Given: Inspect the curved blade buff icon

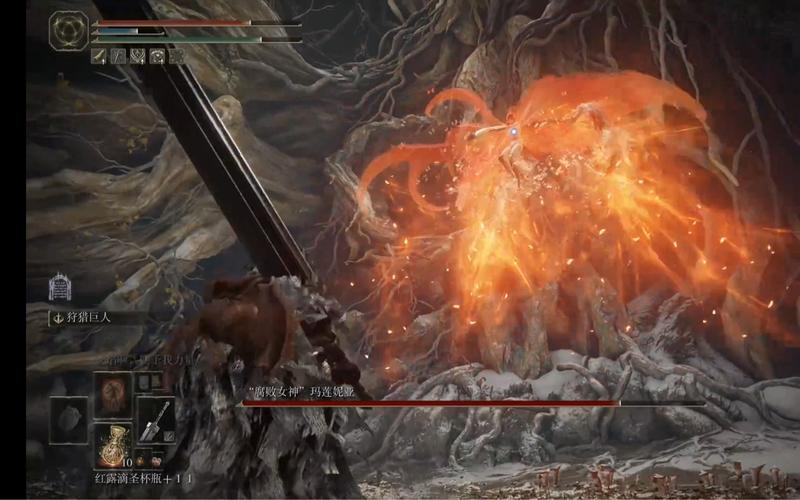Looking at the screenshot, I should [99, 57].
